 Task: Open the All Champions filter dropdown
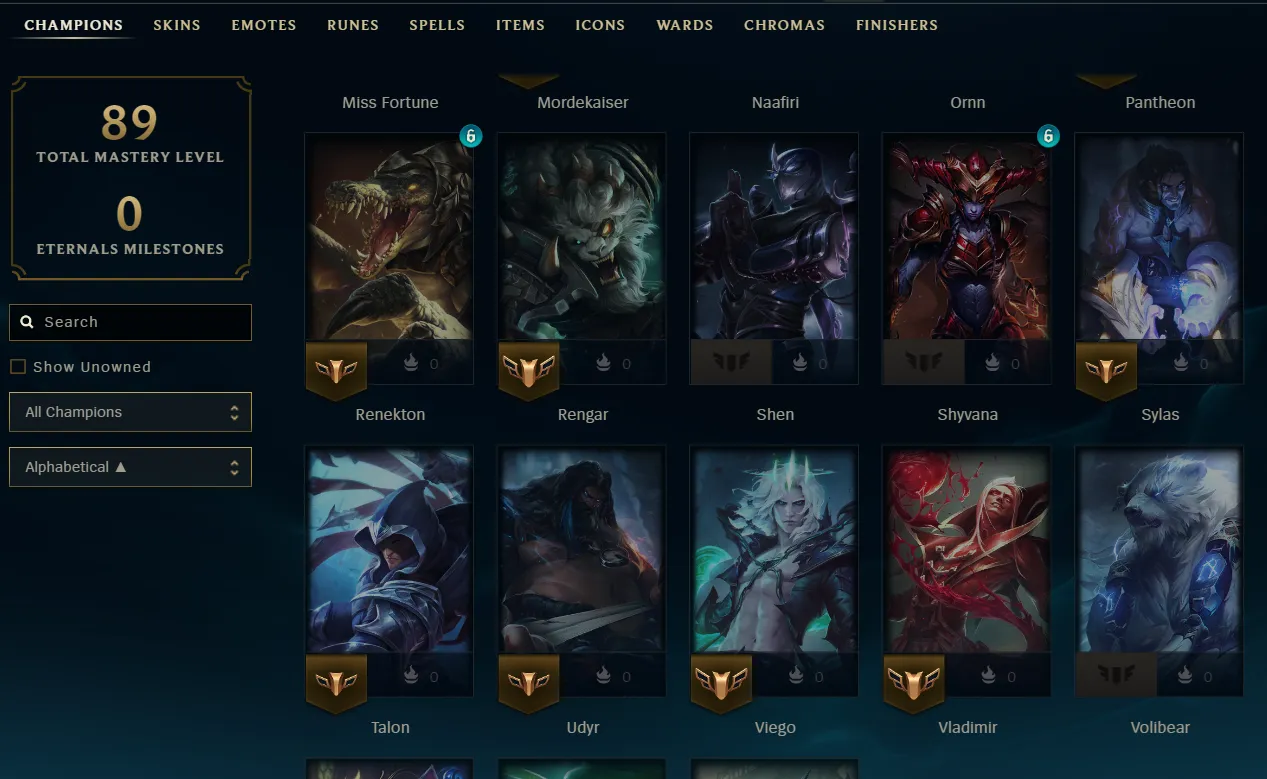130,412
